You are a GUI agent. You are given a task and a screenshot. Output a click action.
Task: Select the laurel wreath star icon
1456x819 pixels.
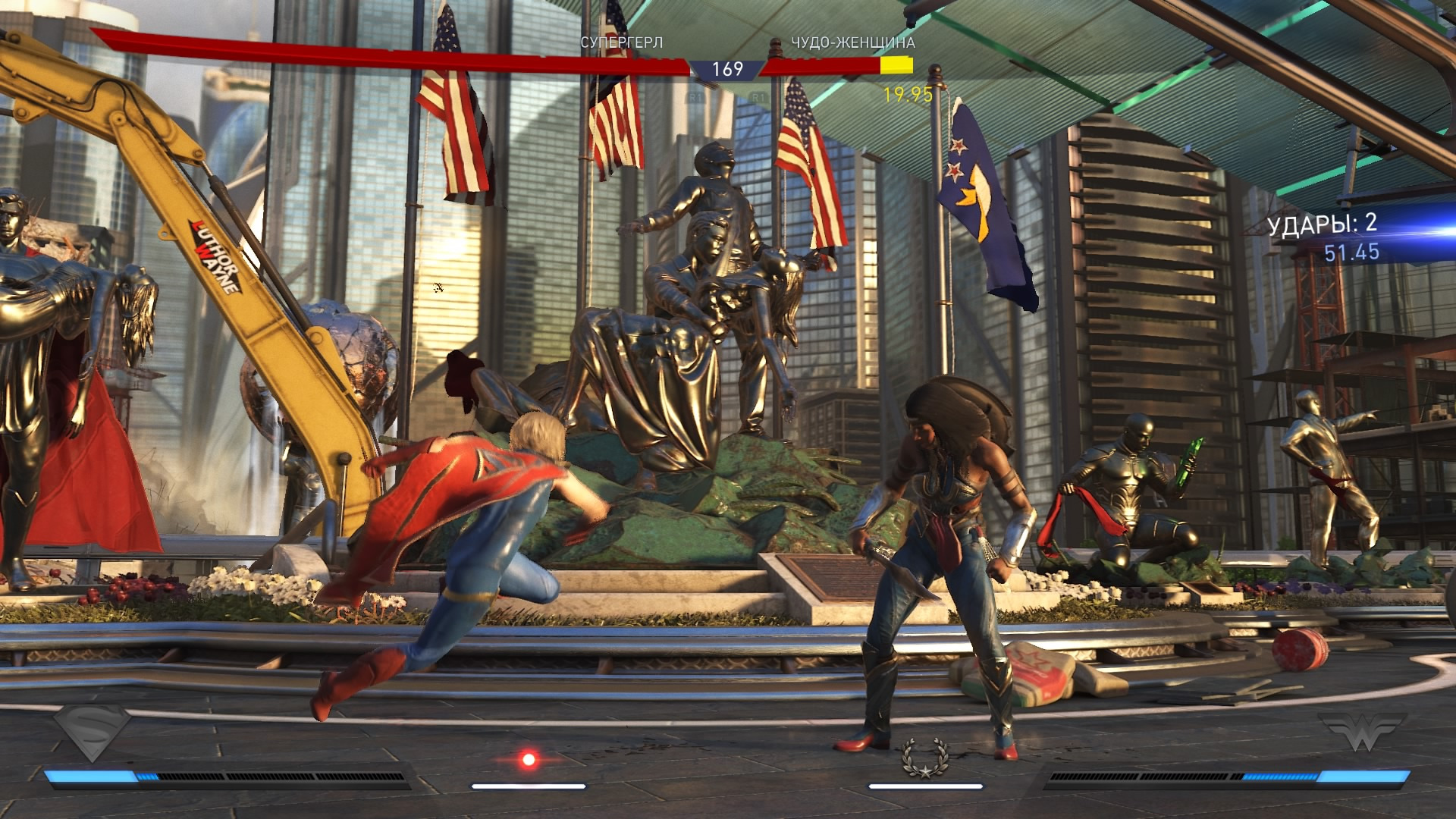pyautogui.click(x=925, y=758)
